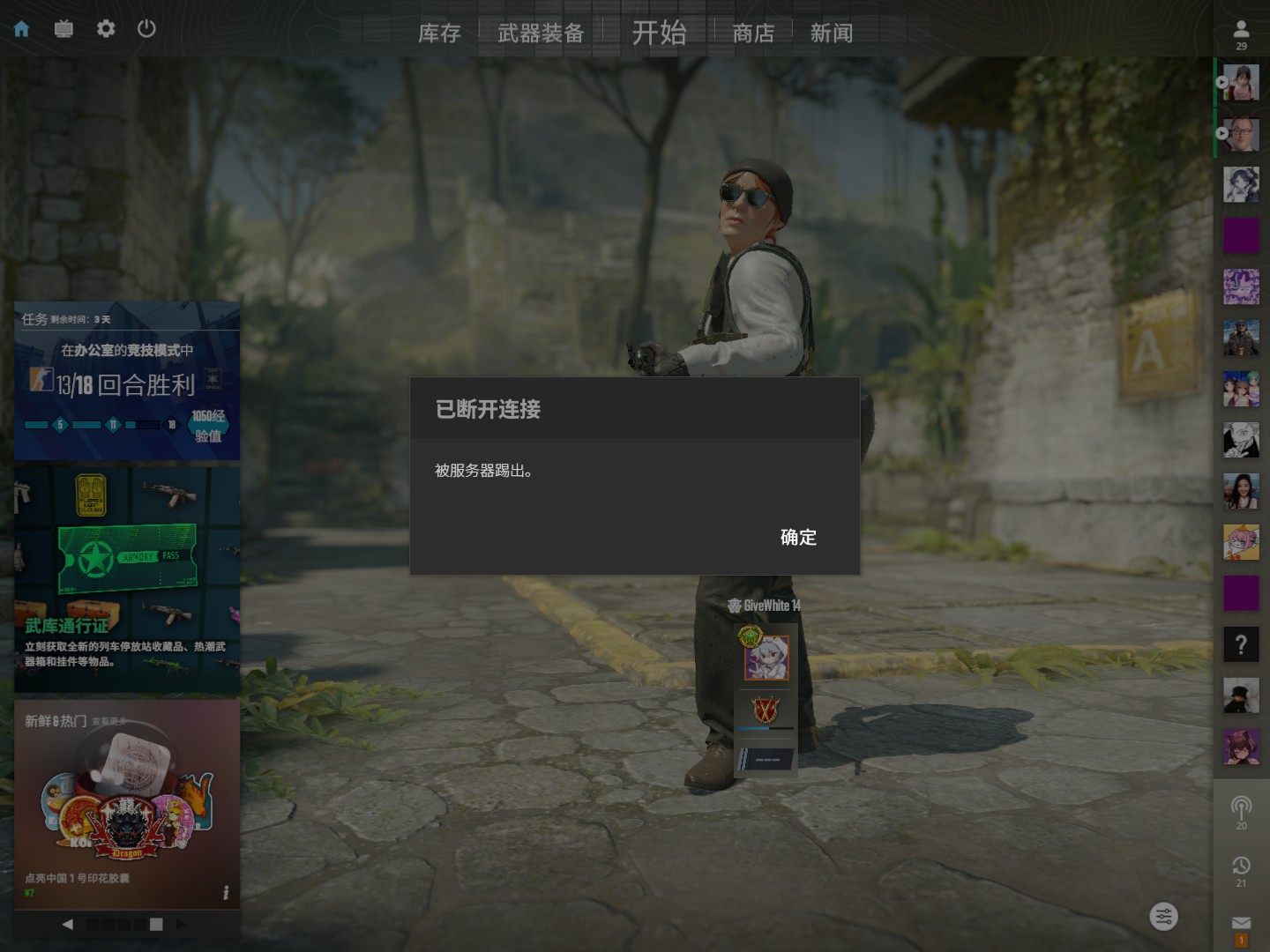Click the home icon
The width and height of the screenshot is (1270, 952).
coord(22,29)
